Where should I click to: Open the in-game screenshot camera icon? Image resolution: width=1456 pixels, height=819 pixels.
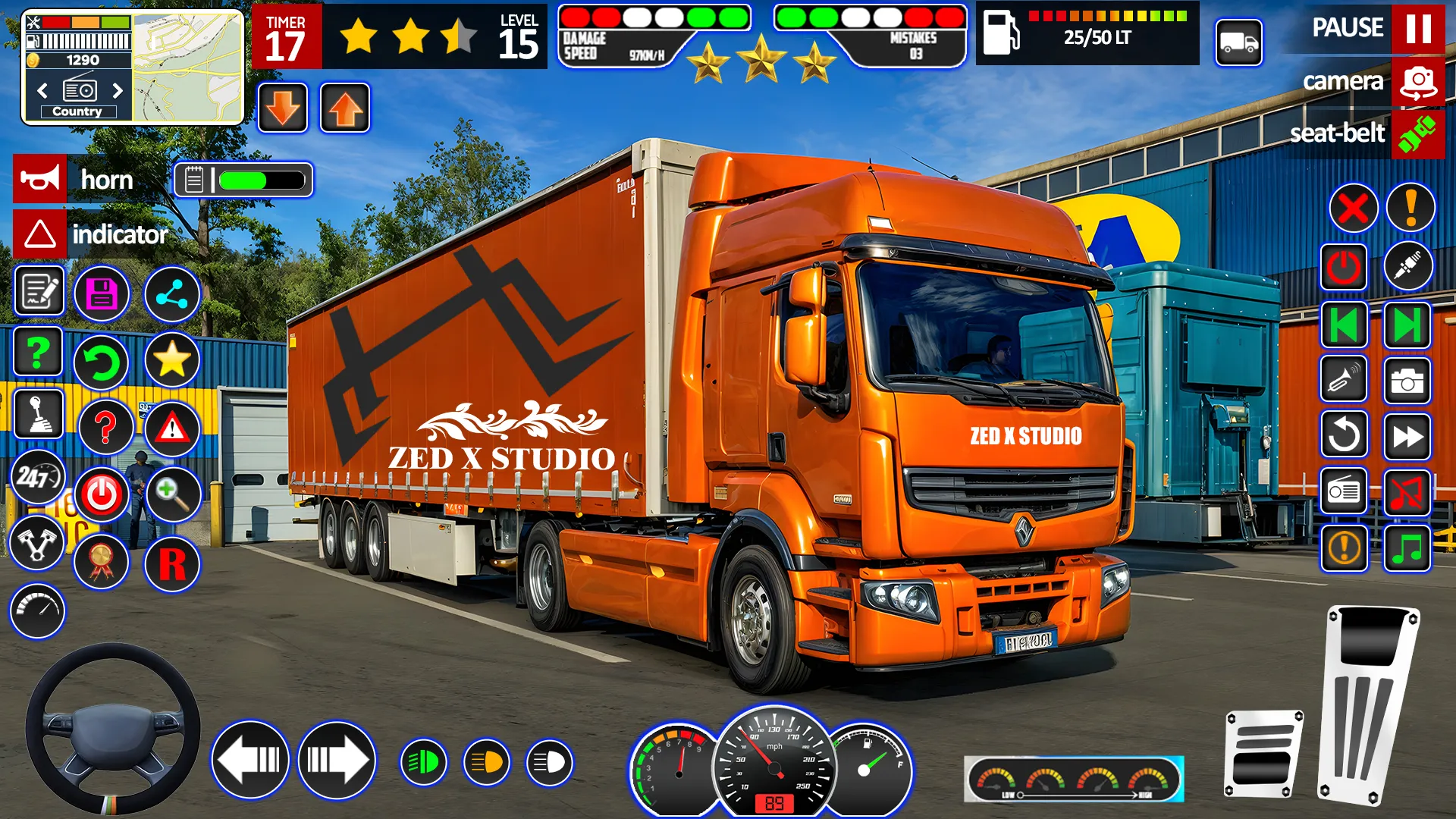click(x=1407, y=379)
